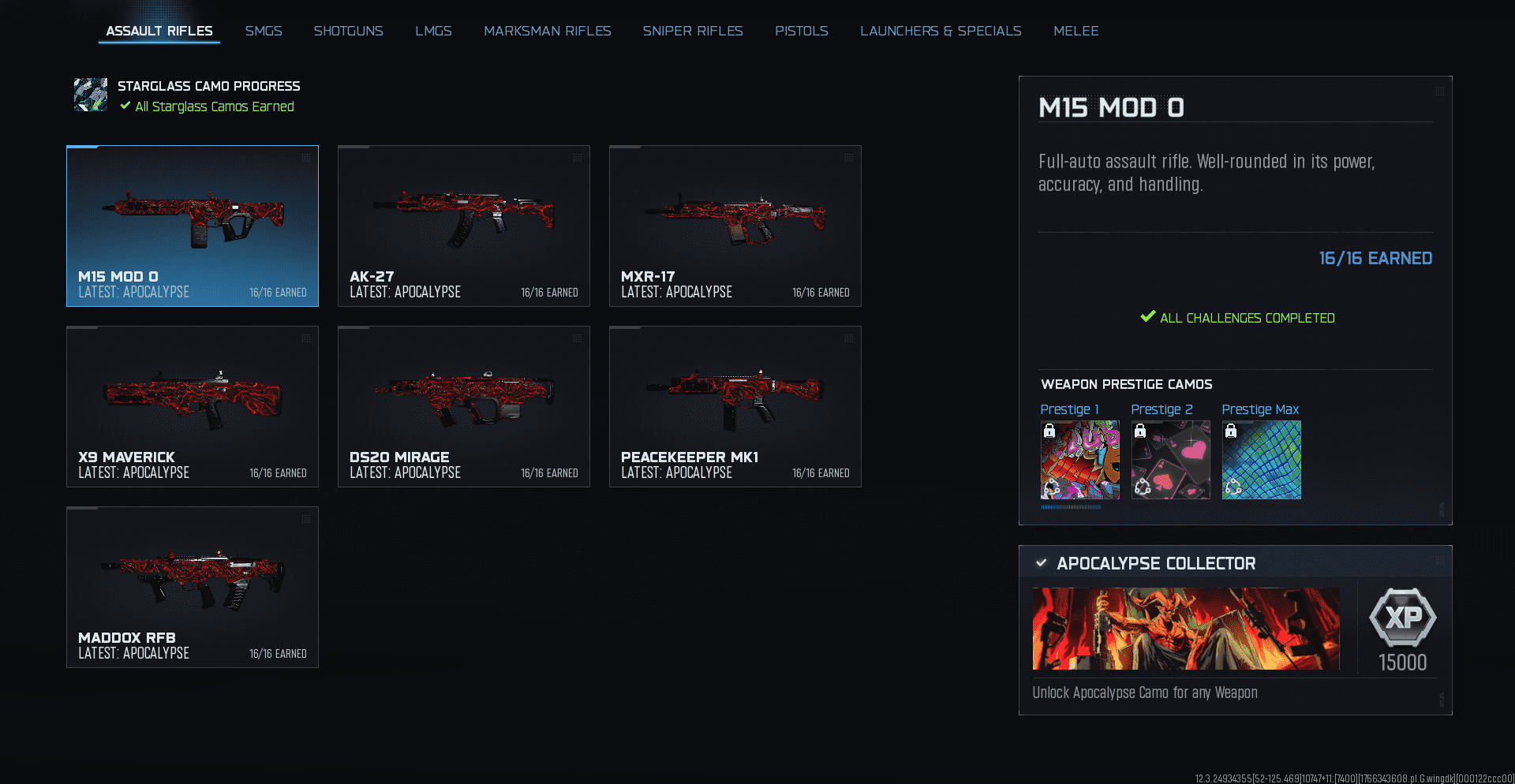This screenshot has width=1515, height=784.
Task: Click the grid expander on the X9 Maverick card
Action: 305,339
